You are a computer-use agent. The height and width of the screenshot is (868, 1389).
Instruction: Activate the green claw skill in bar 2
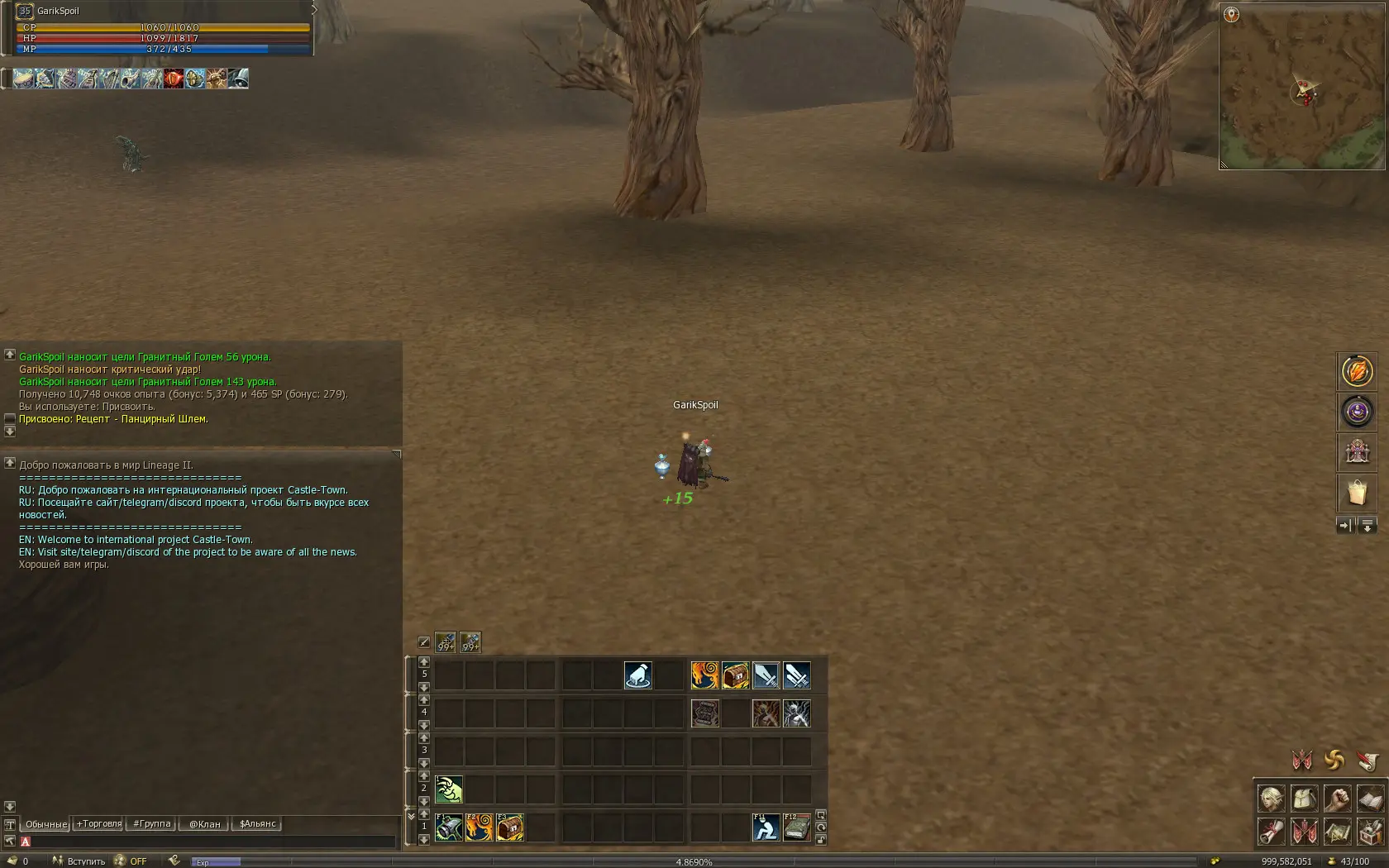[x=449, y=789]
